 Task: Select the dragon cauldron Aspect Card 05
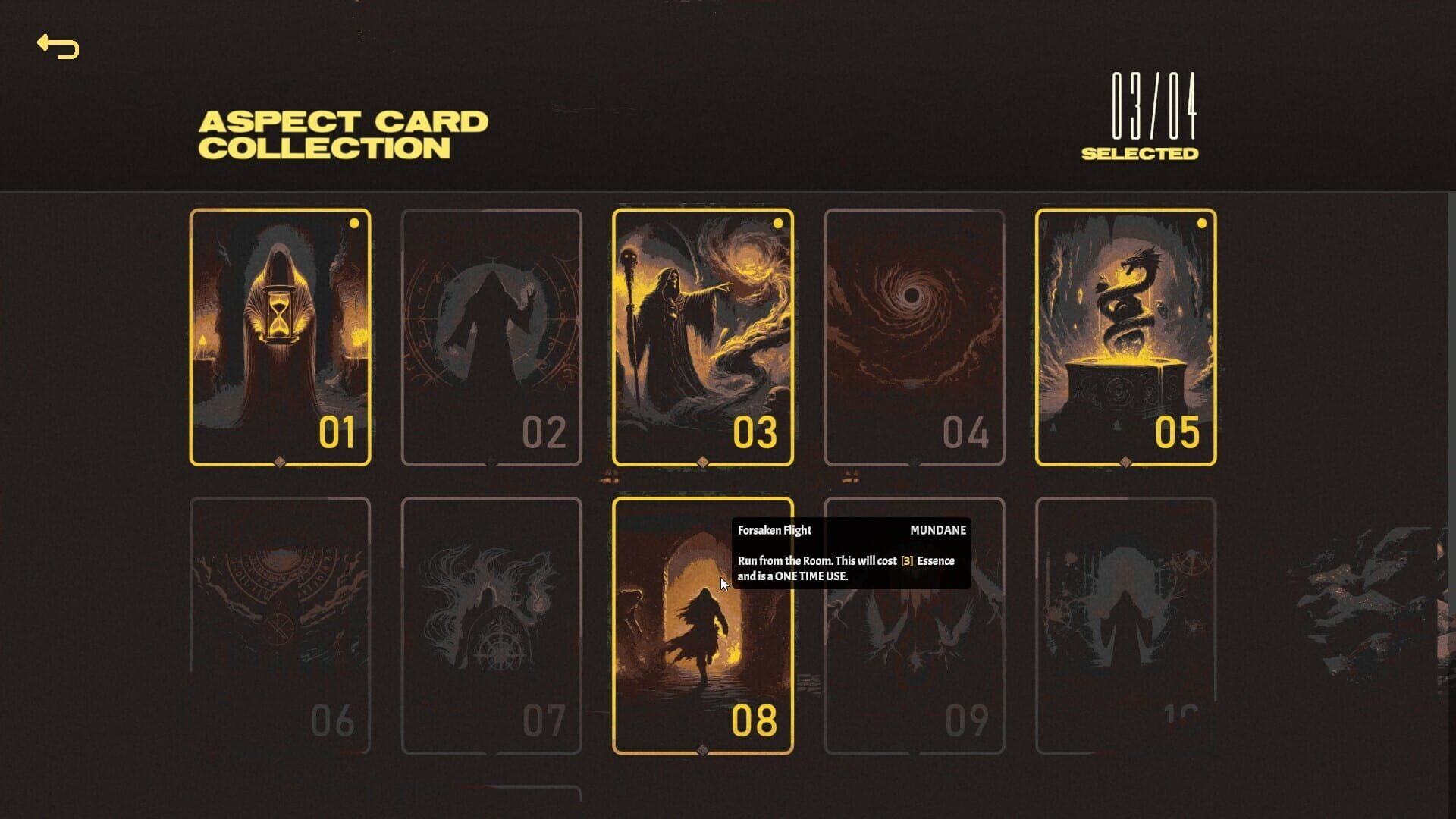point(1125,334)
